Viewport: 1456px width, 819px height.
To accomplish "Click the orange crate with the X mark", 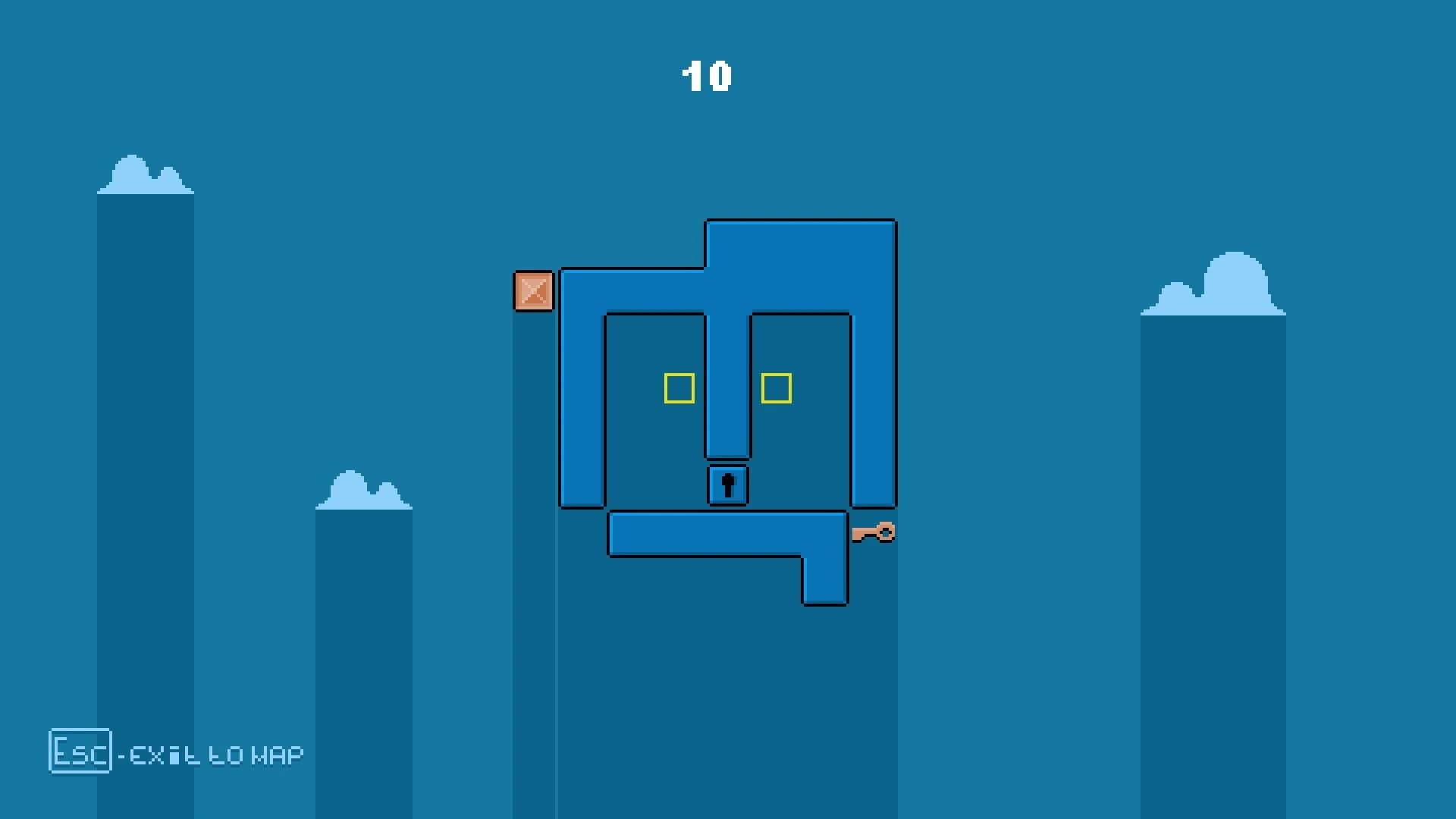I will point(533,292).
